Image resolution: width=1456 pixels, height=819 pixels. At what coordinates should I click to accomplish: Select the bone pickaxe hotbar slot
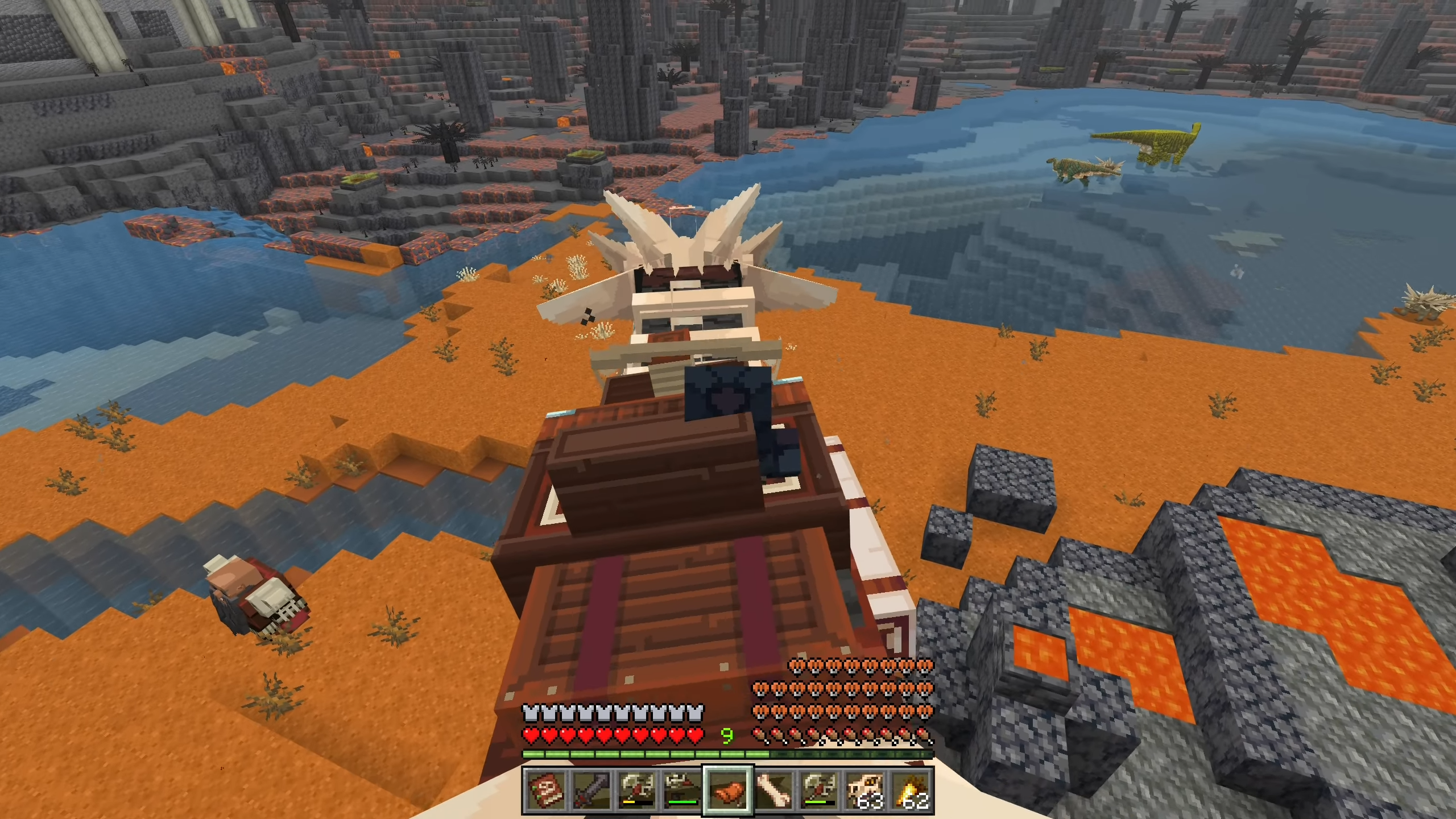(682, 791)
